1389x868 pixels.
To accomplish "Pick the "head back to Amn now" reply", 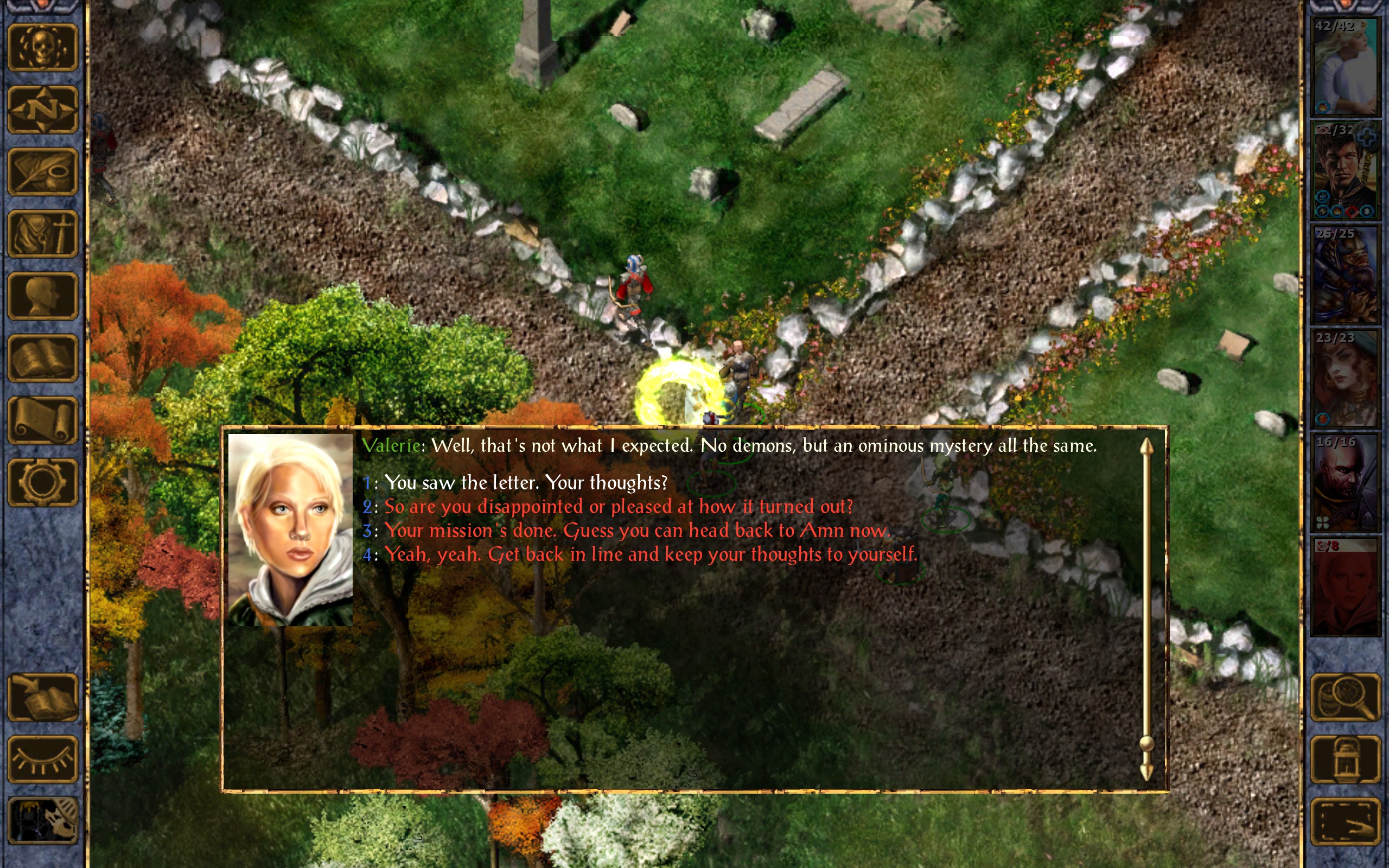I will click(636, 531).
